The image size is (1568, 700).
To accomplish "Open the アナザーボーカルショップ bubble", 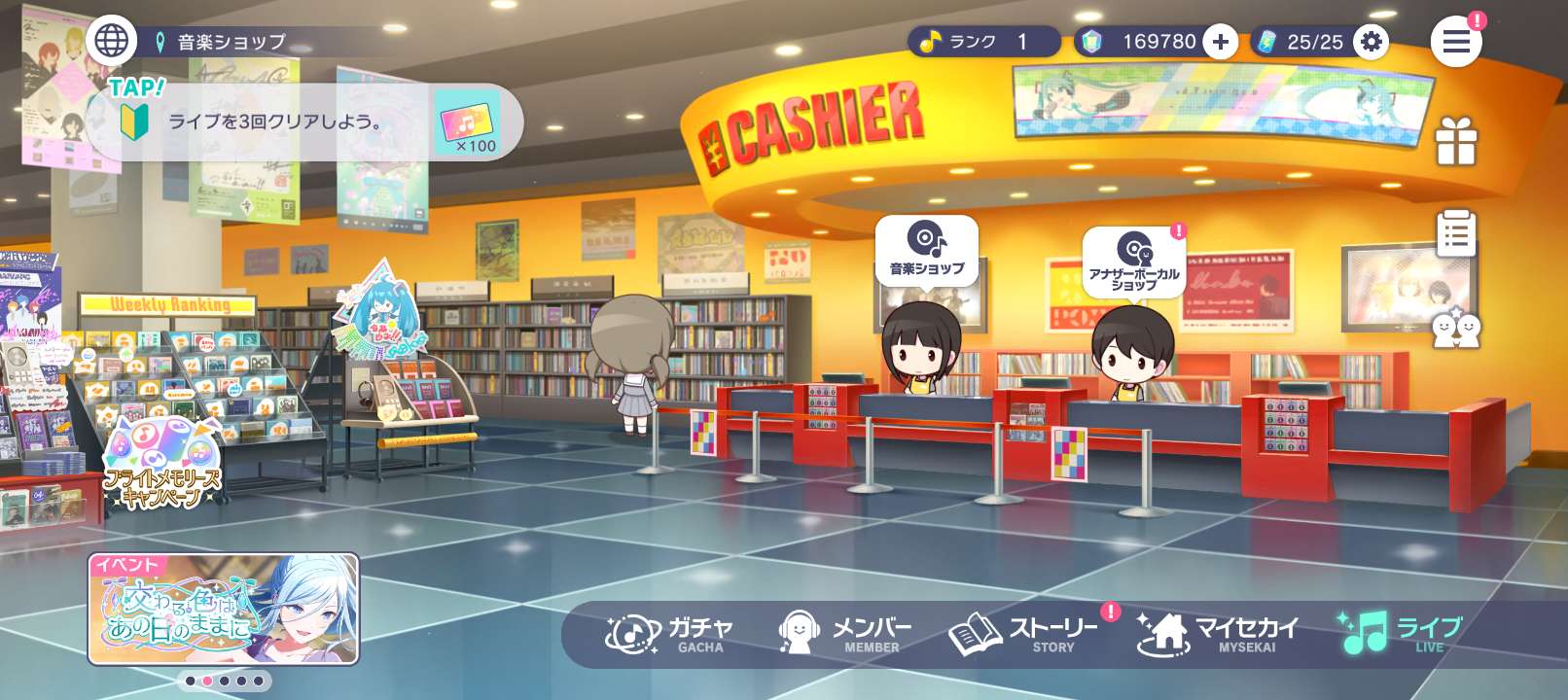I will pyautogui.click(x=1133, y=261).
